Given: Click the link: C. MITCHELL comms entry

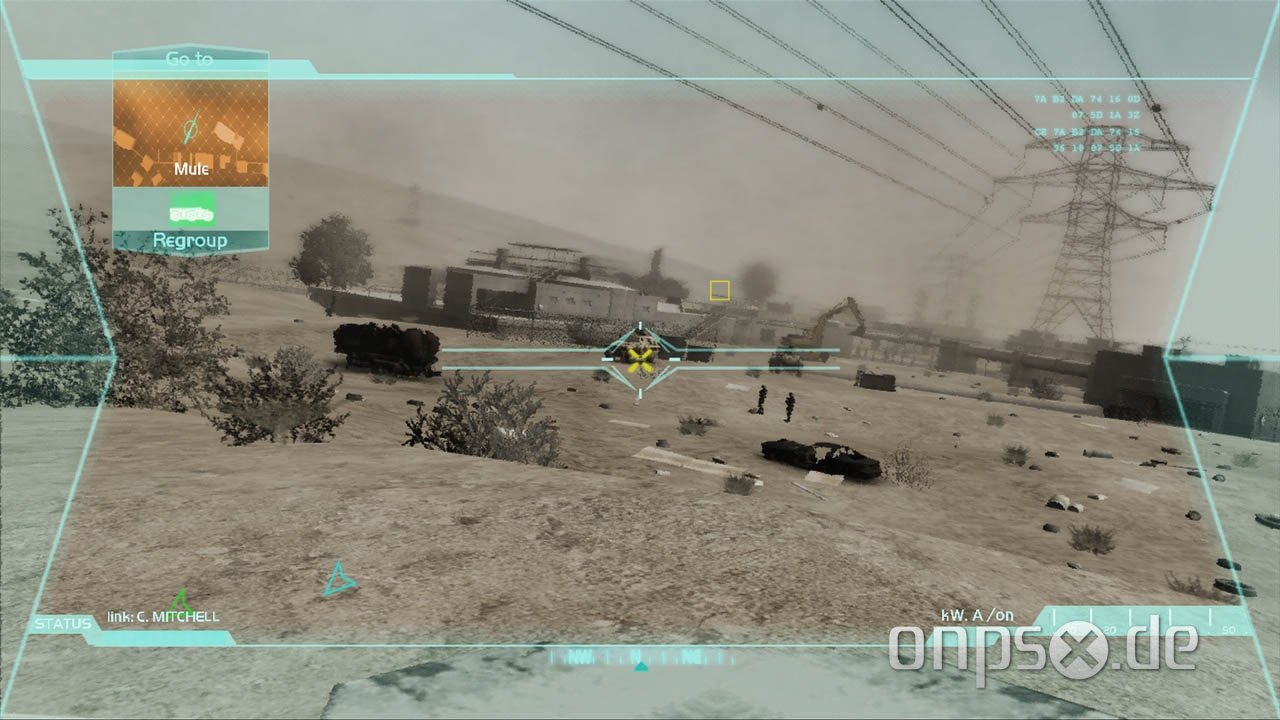Looking at the screenshot, I should [x=165, y=617].
